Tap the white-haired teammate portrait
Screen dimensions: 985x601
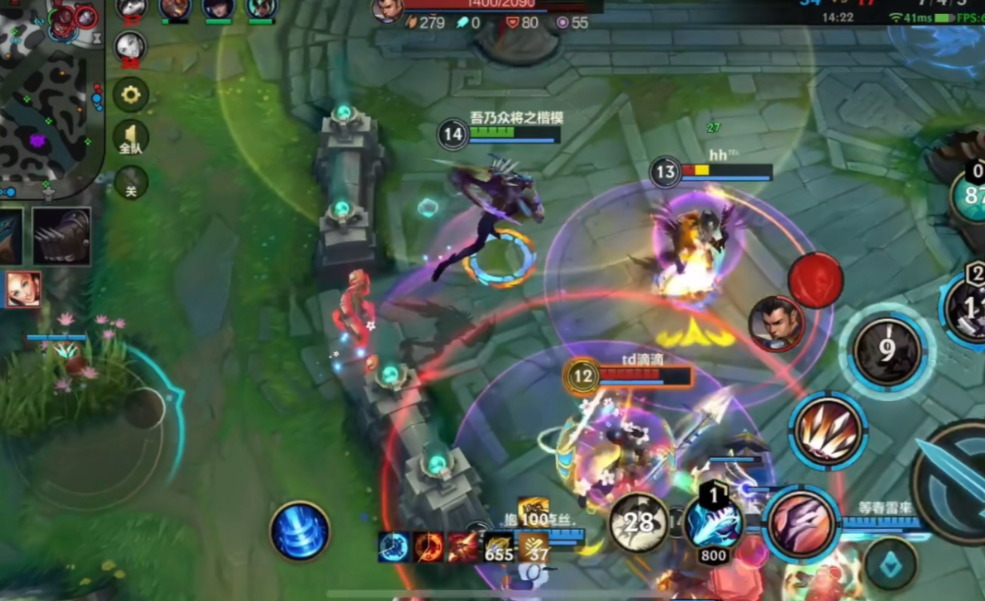point(131,46)
